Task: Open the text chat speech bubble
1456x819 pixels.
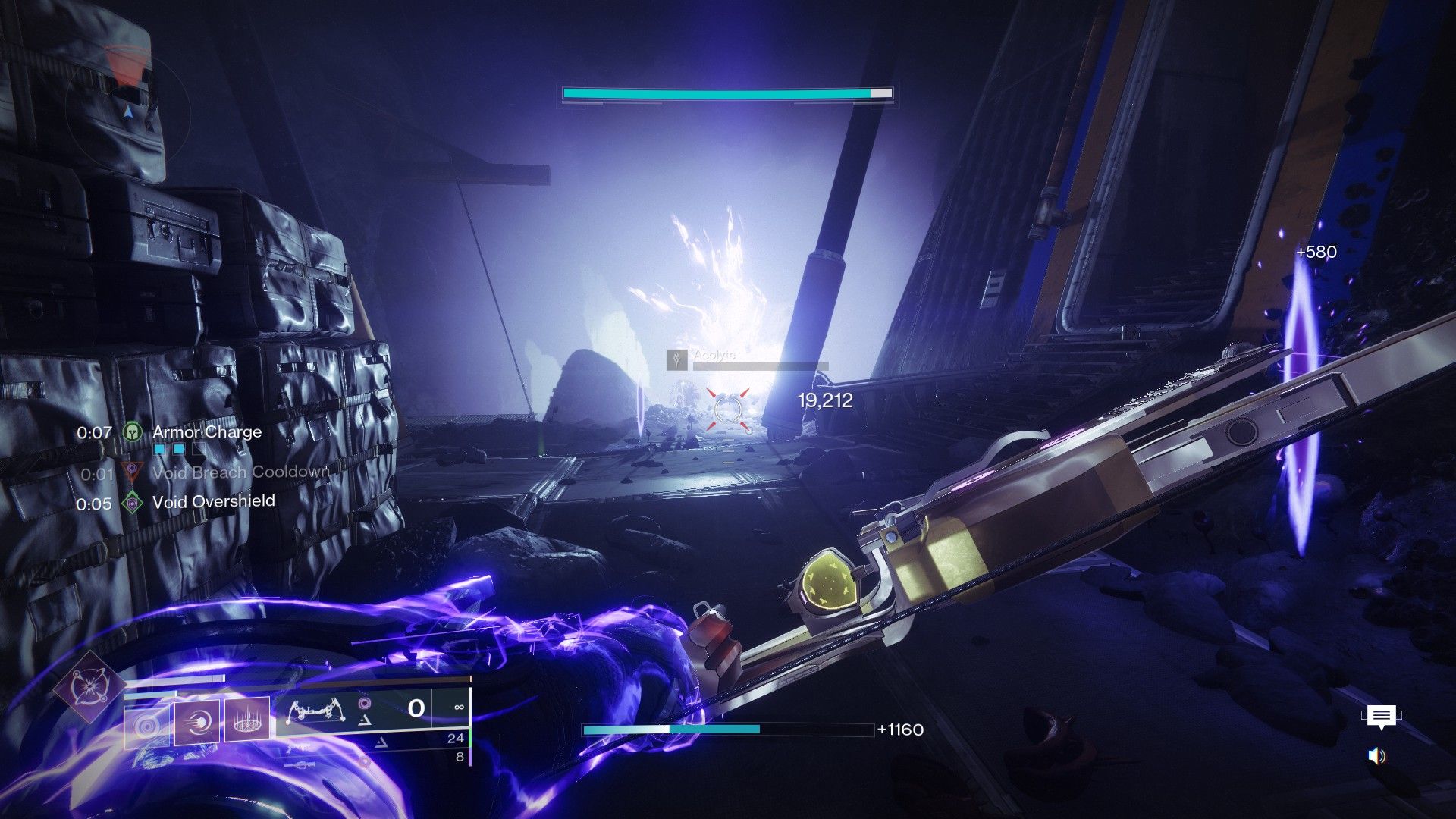Action: [1381, 717]
